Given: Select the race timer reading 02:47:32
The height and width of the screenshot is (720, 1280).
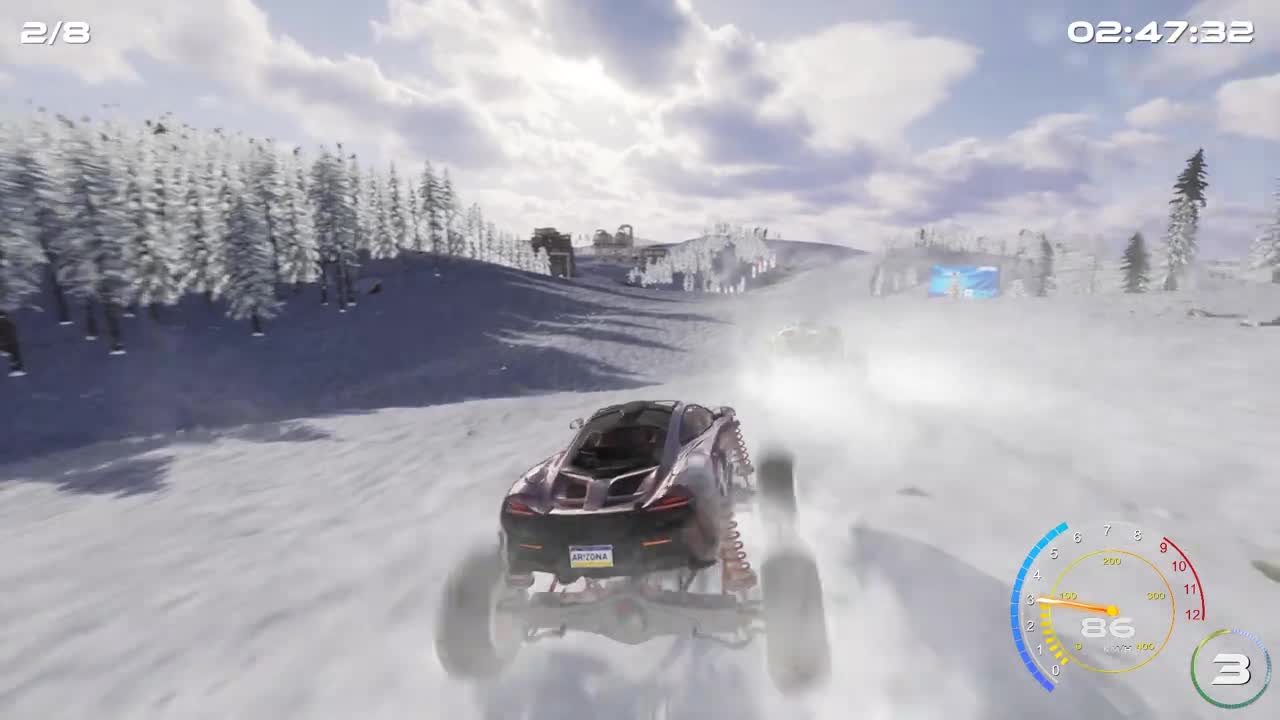Looking at the screenshot, I should (x=1163, y=30).
